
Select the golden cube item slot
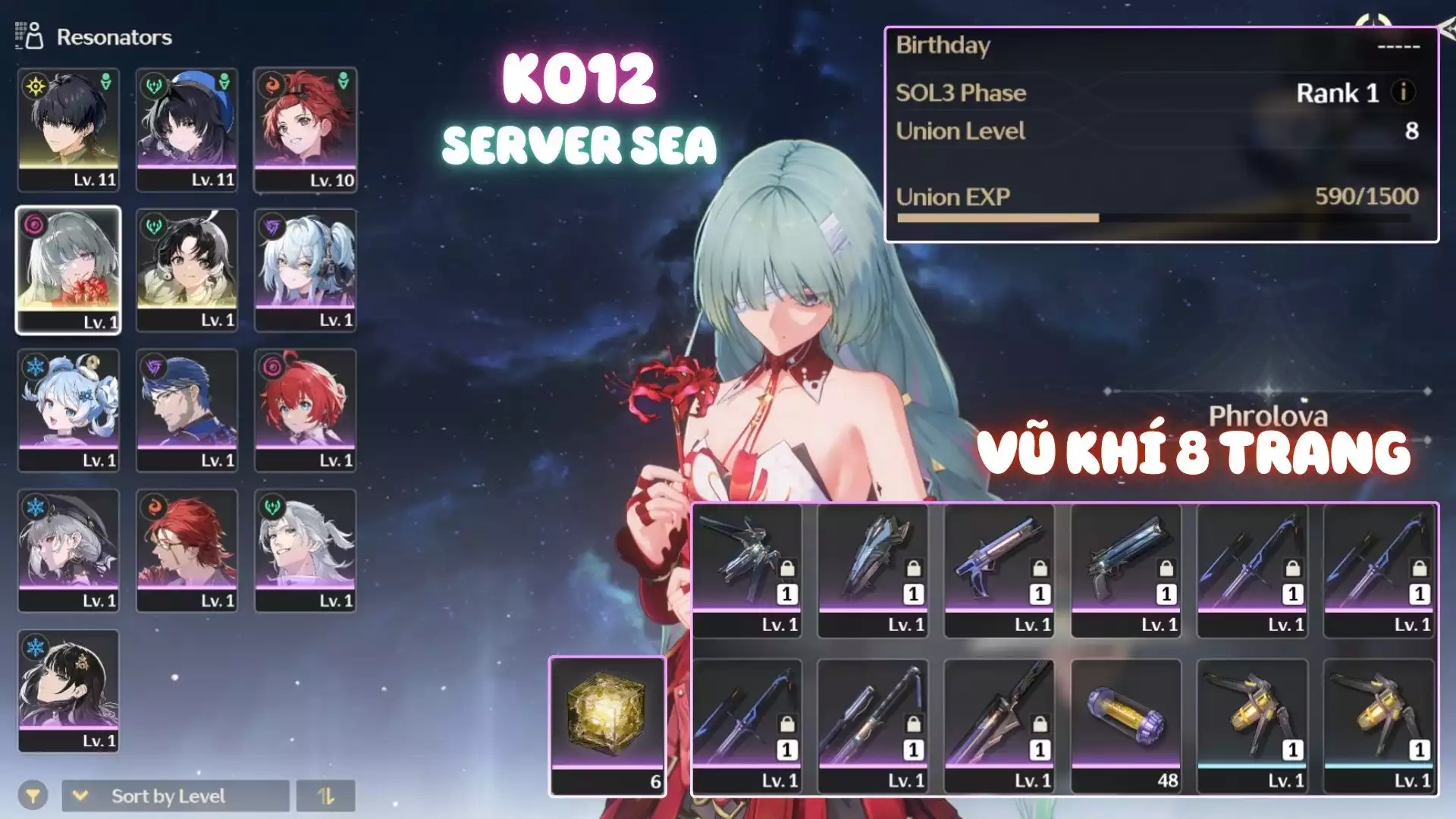pos(607,726)
